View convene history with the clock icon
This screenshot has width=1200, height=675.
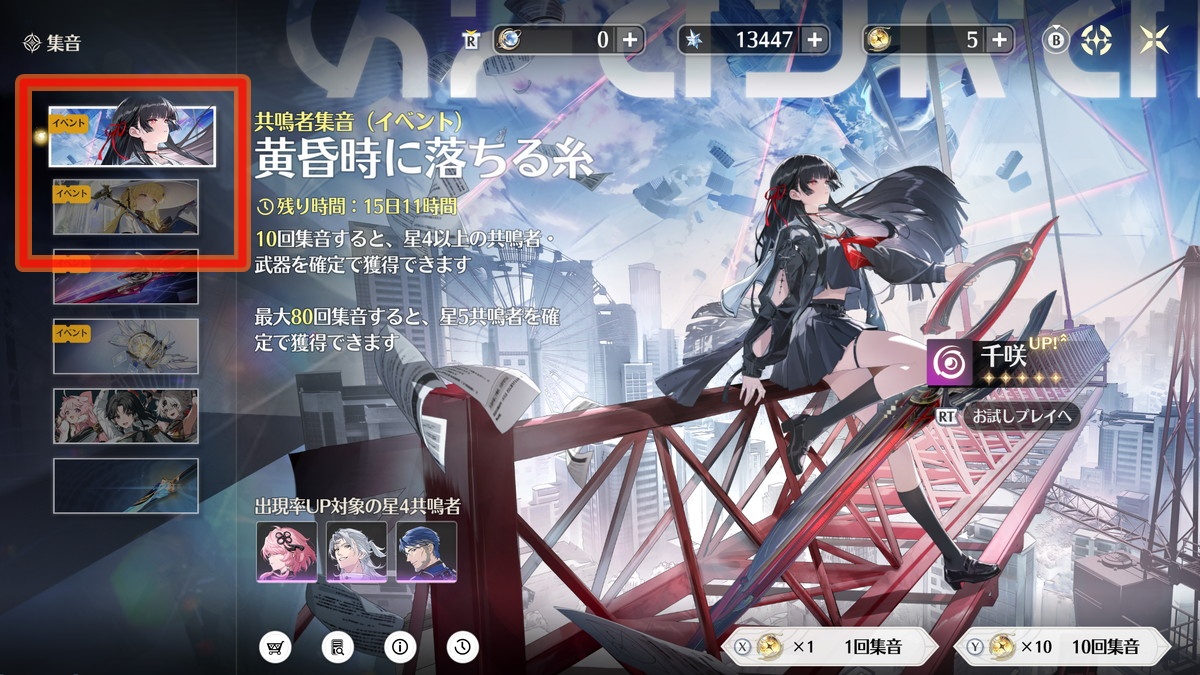point(462,647)
